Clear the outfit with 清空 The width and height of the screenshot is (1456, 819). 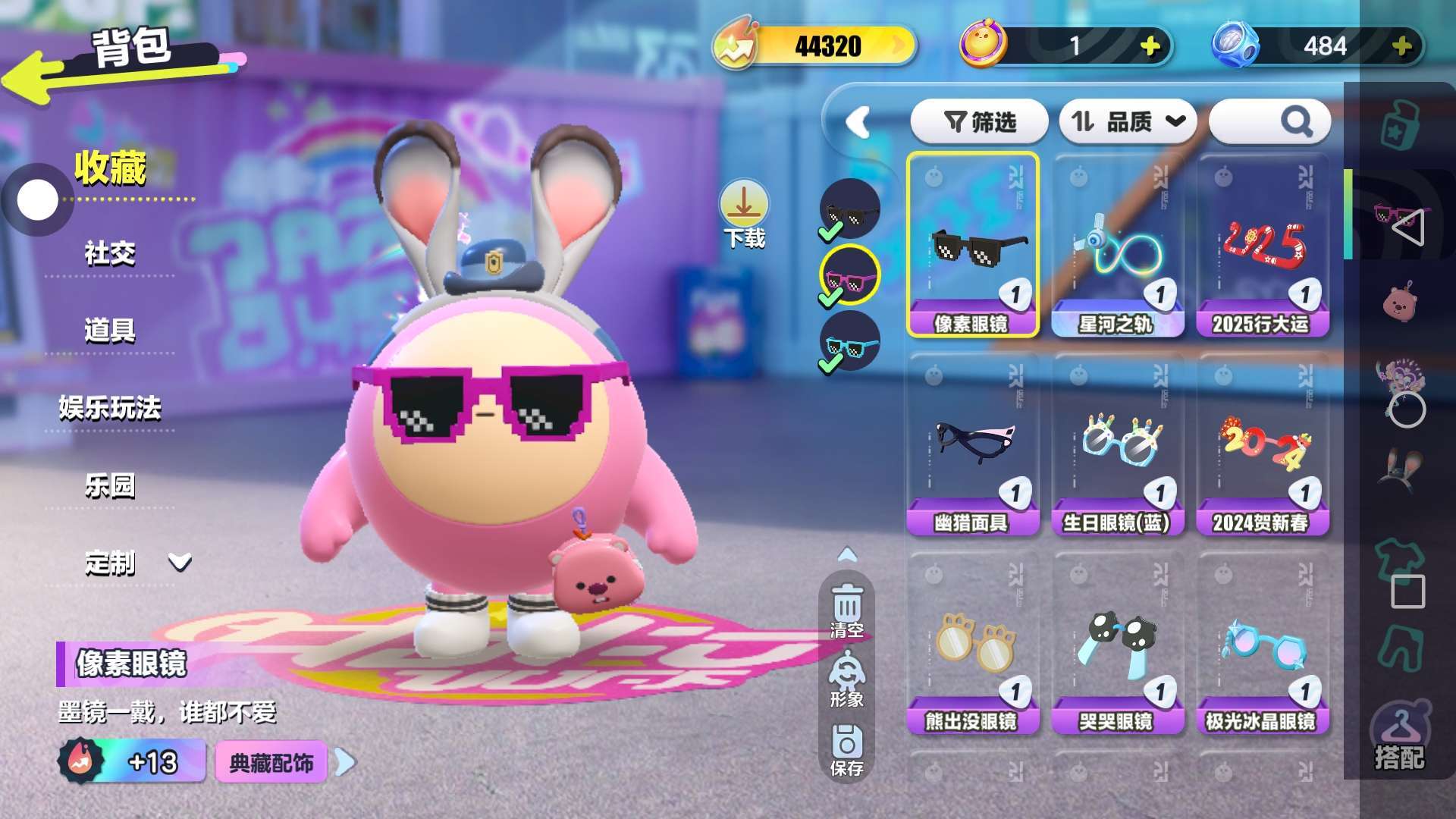[847, 610]
